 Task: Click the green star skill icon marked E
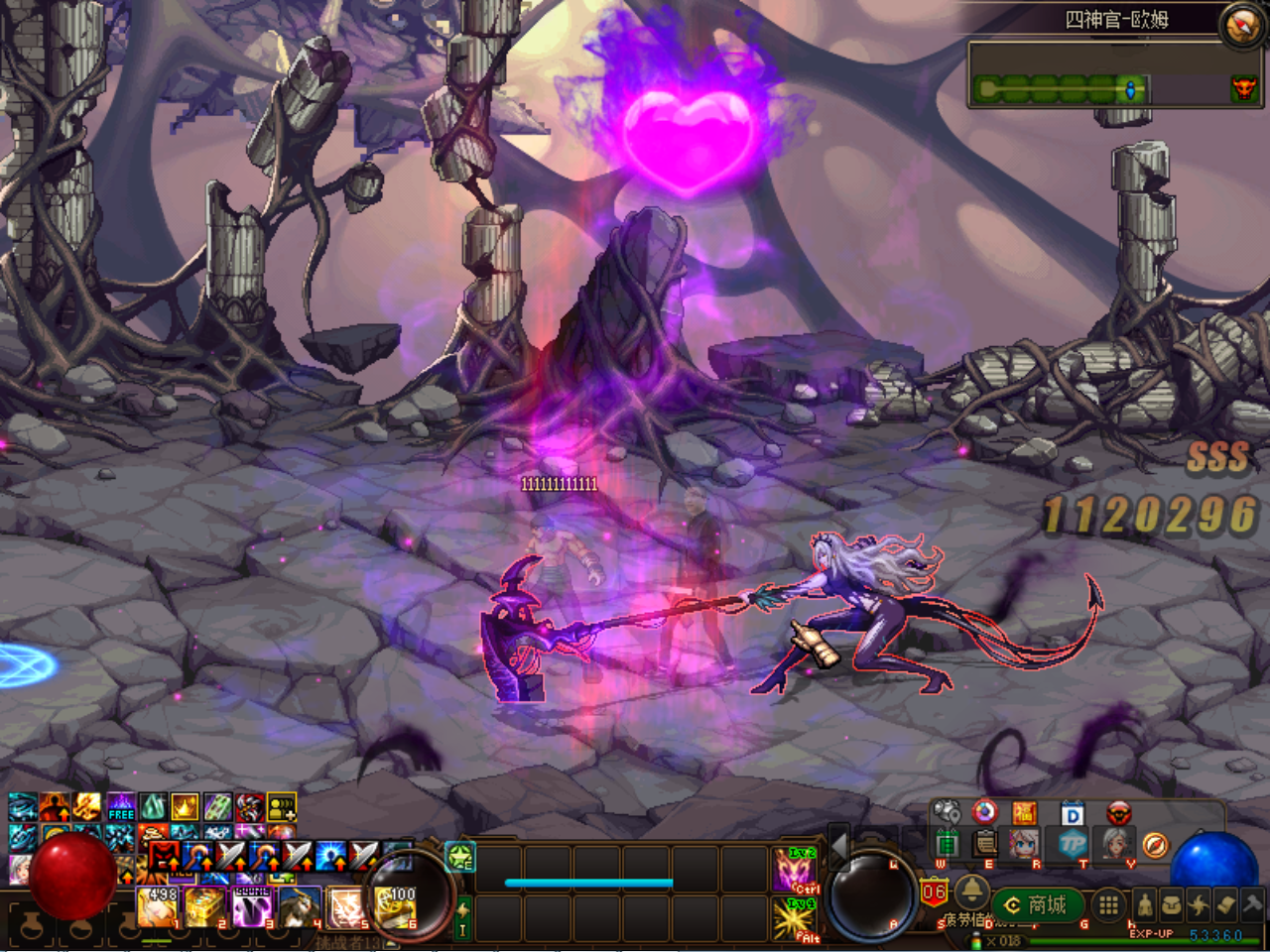click(461, 857)
